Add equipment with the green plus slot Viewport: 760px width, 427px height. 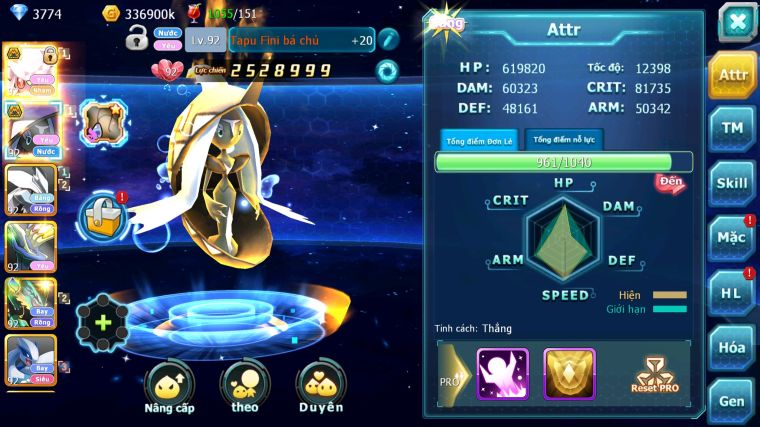[x=103, y=322]
